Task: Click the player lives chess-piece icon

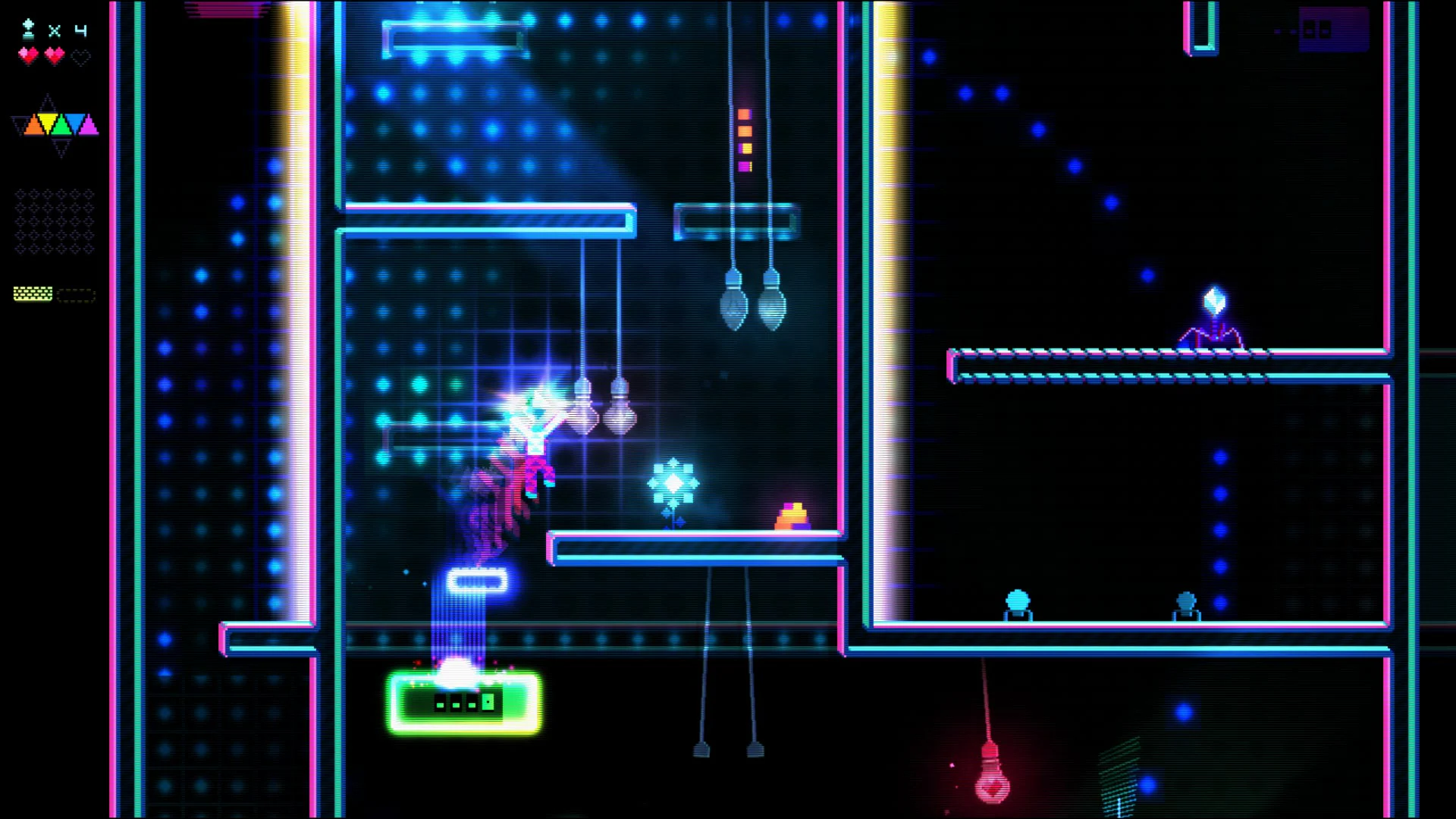Action: (27, 30)
